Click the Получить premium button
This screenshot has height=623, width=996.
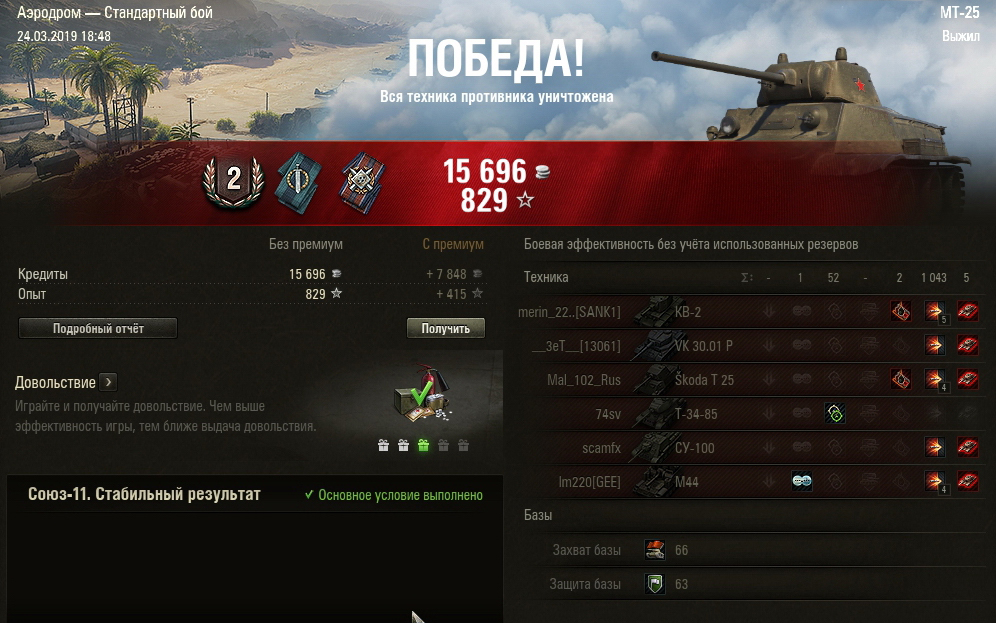click(445, 329)
